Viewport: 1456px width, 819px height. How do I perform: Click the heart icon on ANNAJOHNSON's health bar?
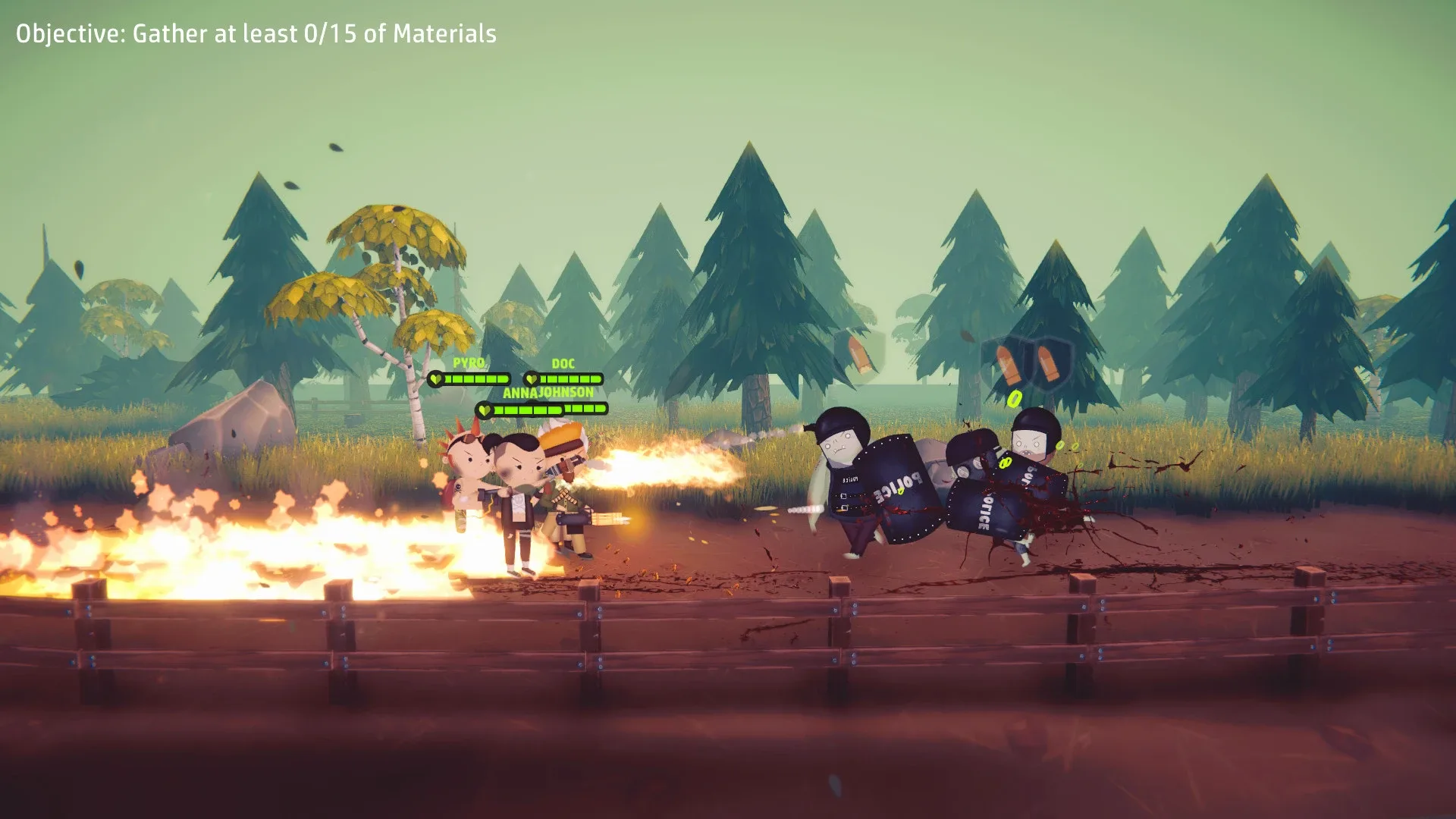click(x=485, y=410)
